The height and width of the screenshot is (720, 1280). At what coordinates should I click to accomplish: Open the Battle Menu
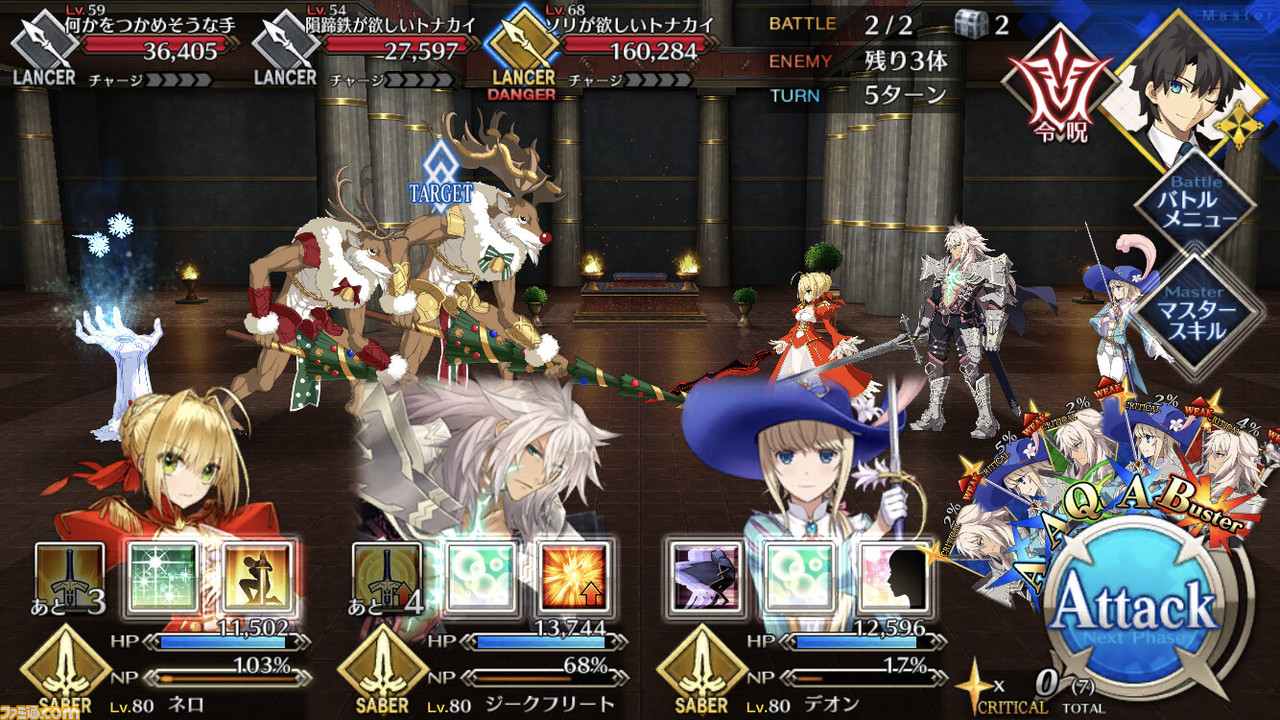click(1196, 207)
